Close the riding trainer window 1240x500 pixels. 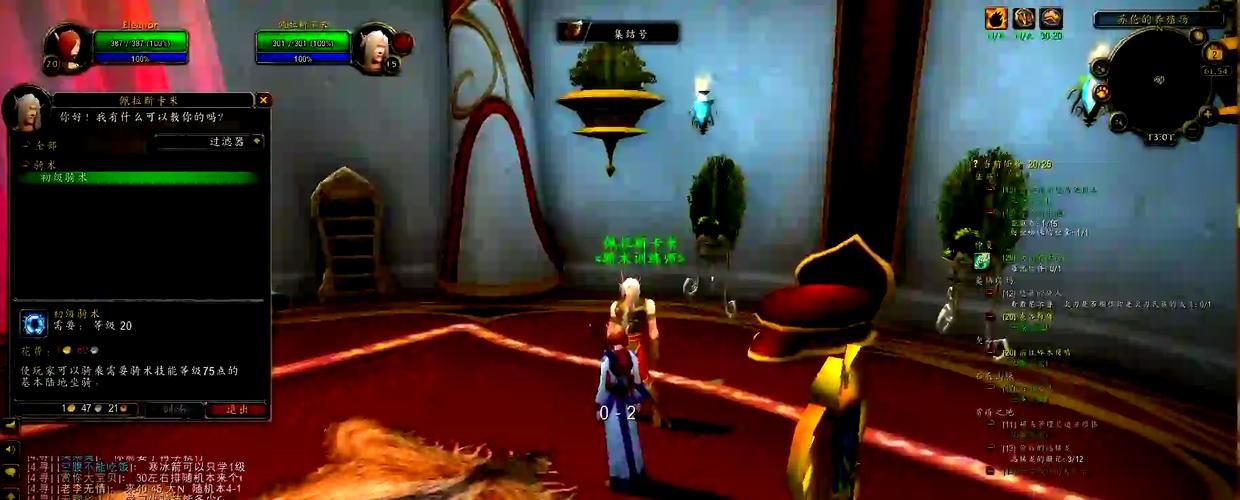point(263,100)
